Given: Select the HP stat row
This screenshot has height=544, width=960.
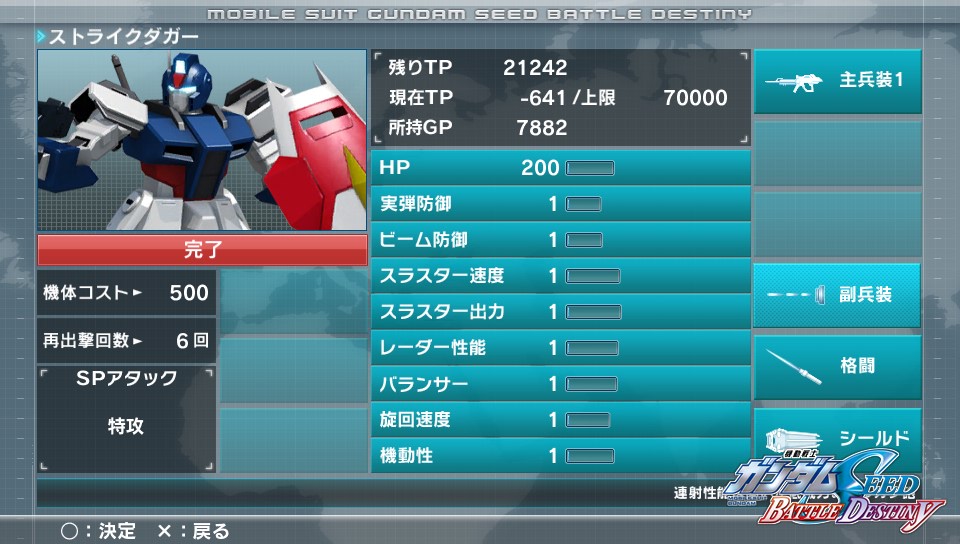Looking at the screenshot, I should click(560, 168).
